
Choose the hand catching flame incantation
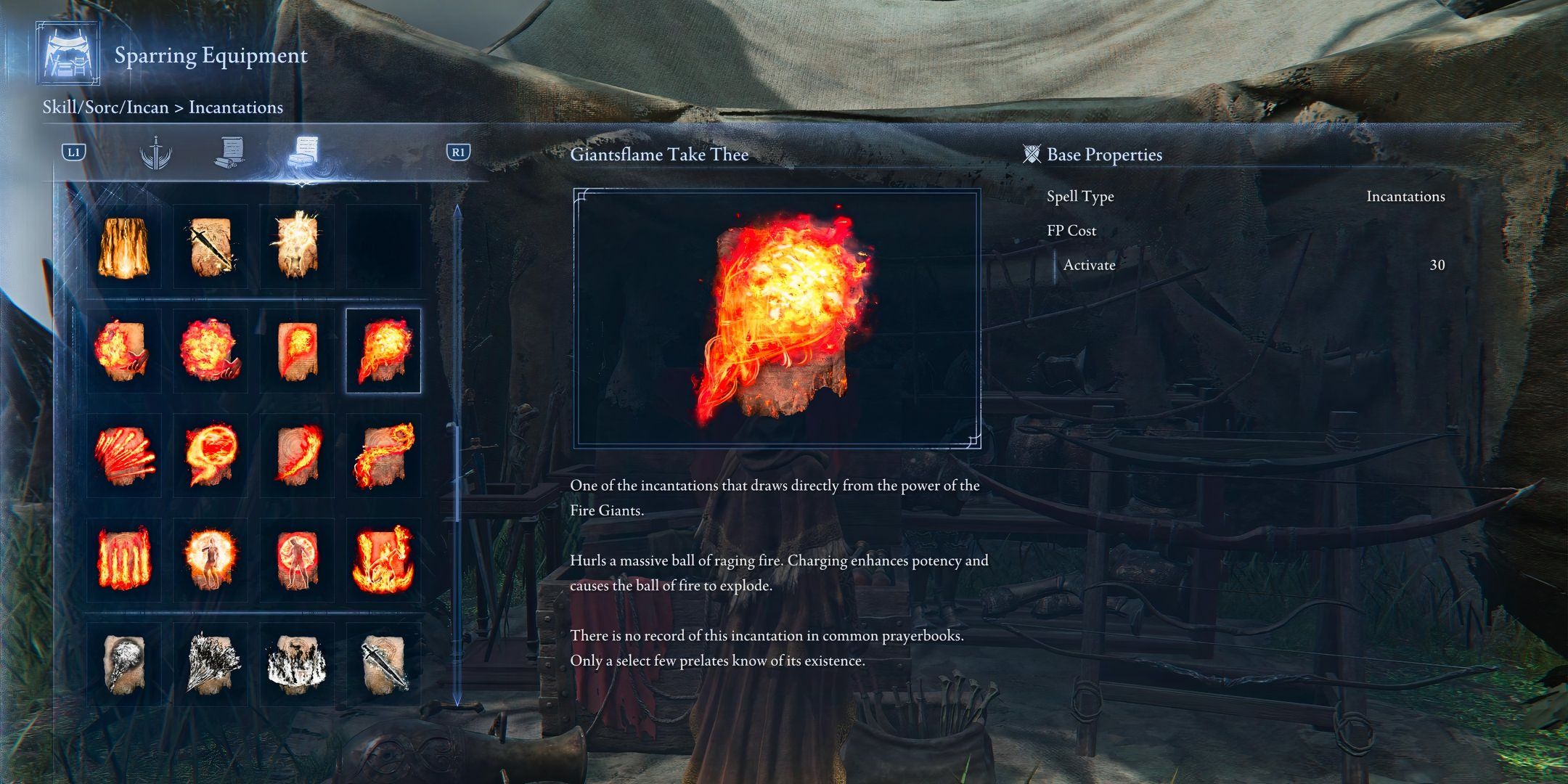point(123,351)
